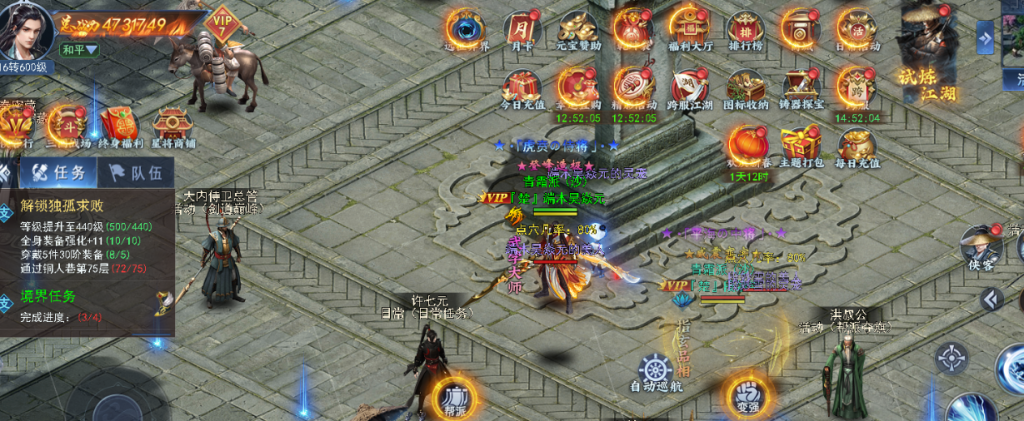The height and width of the screenshot is (421, 1024).
Task: Open the 每日充值 daily recharge pouch
Action: coord(857,145)
